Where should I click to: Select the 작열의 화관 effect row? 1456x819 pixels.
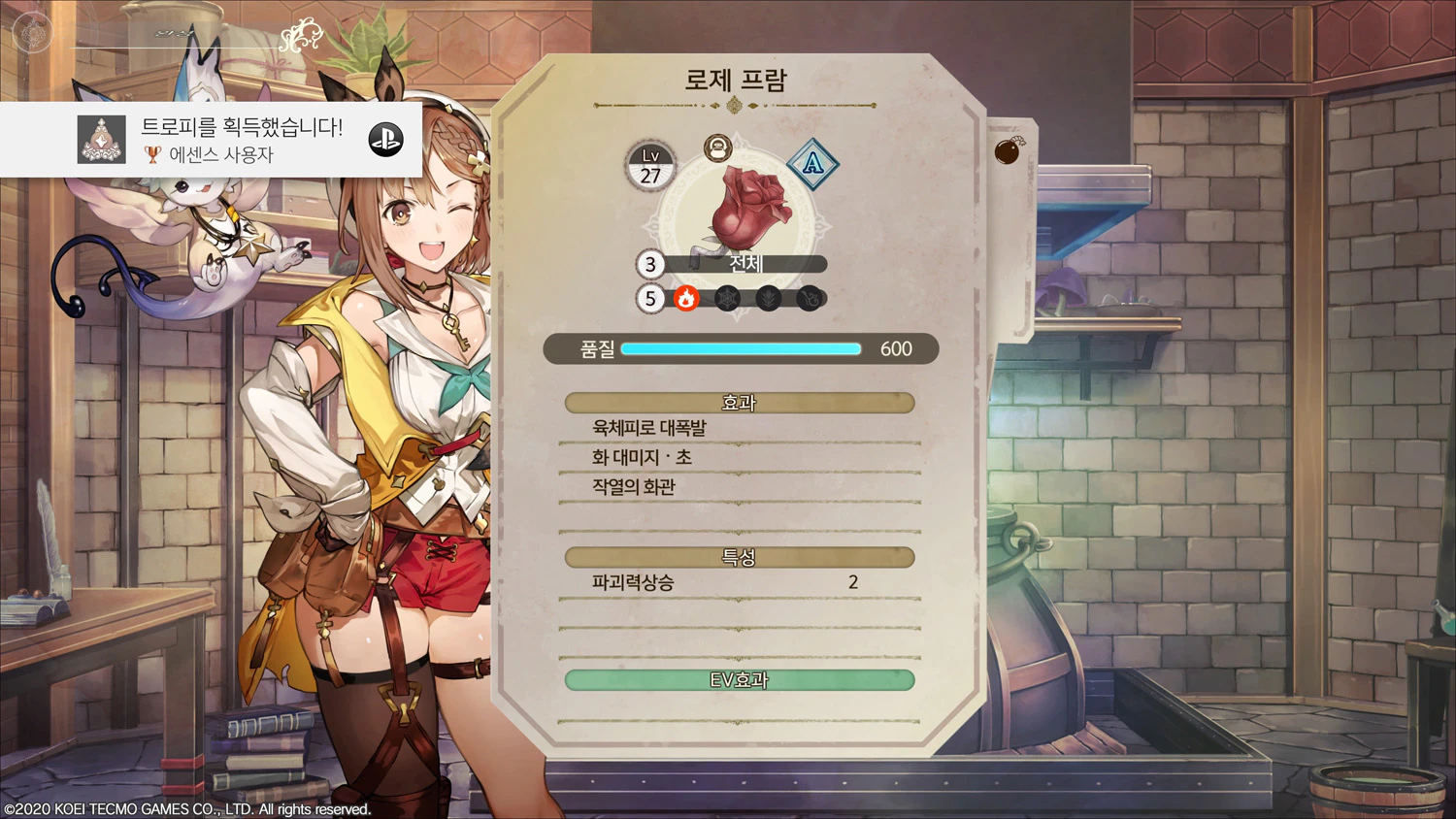pos(740,487)
